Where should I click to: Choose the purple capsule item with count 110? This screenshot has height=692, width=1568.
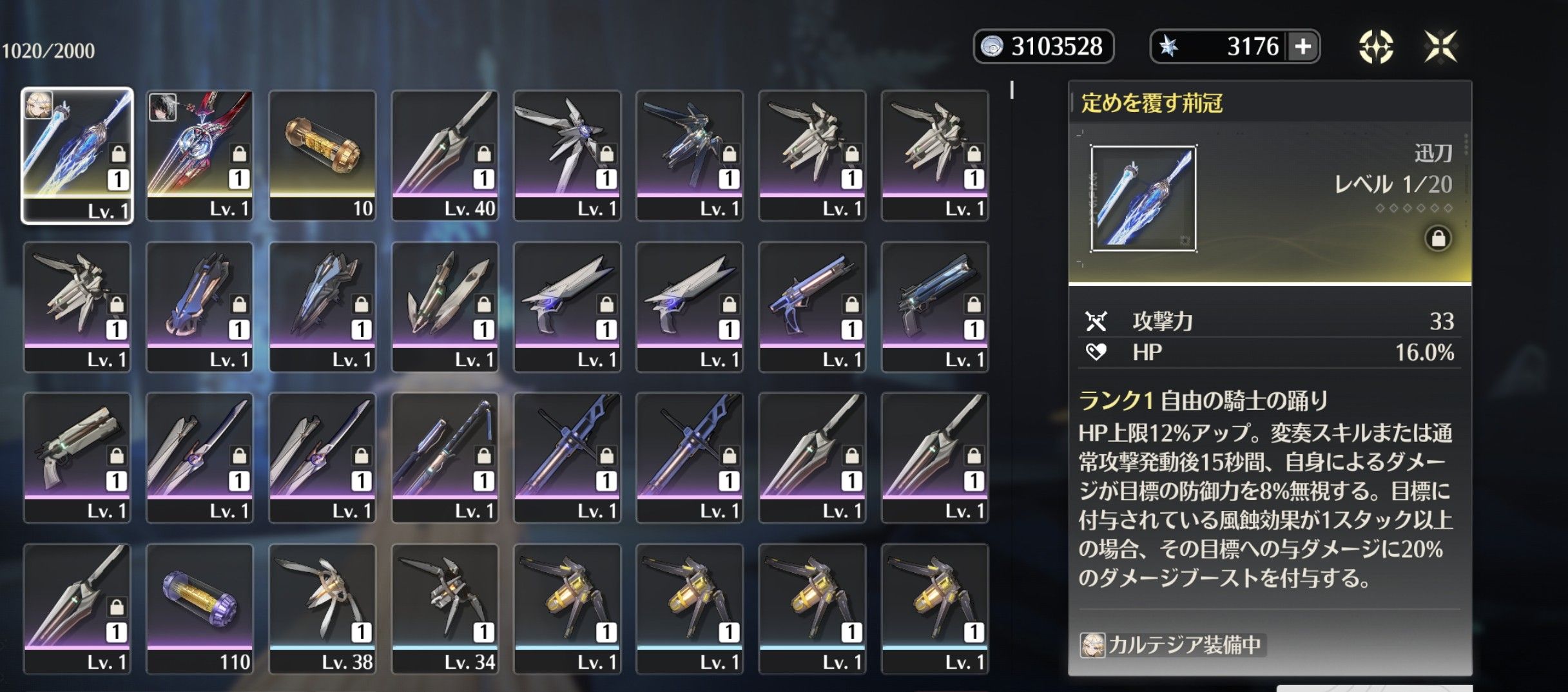(200, 609)
